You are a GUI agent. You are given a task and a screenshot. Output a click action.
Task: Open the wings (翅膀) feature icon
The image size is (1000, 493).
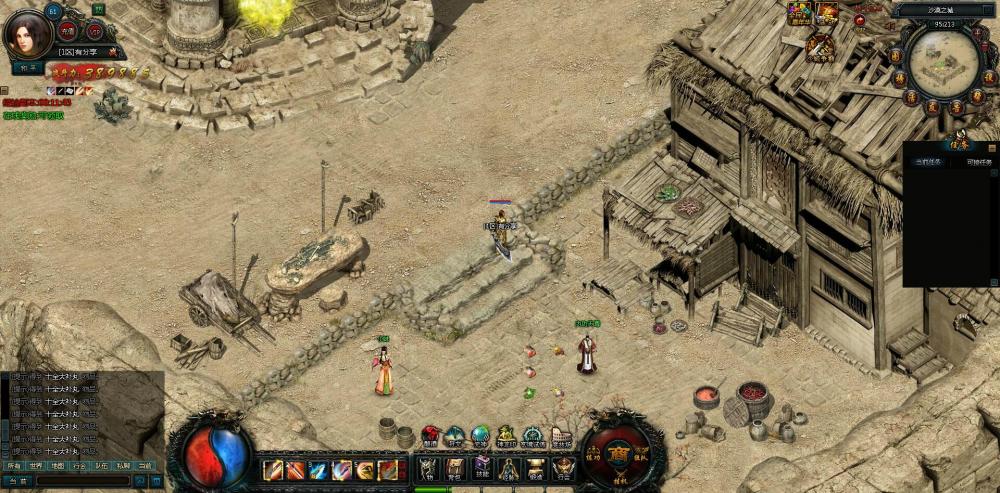(x=431, y=437)
